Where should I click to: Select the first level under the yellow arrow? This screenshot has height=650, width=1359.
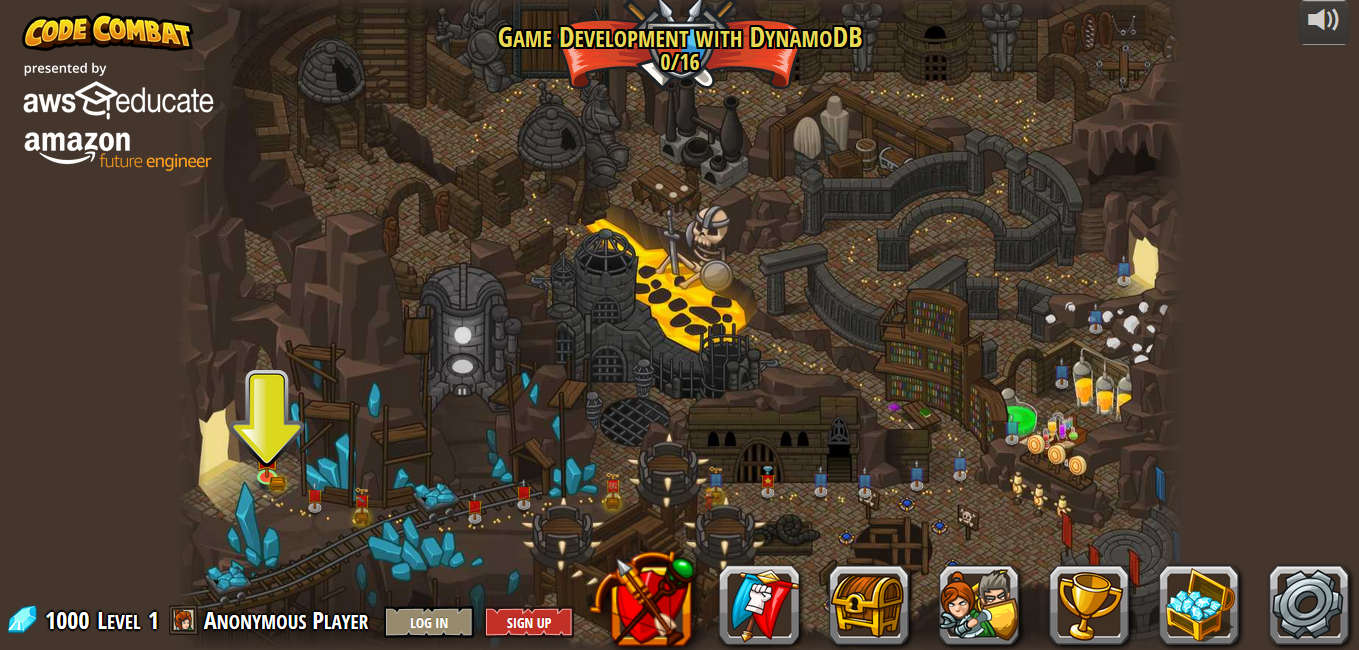point(266,477)
